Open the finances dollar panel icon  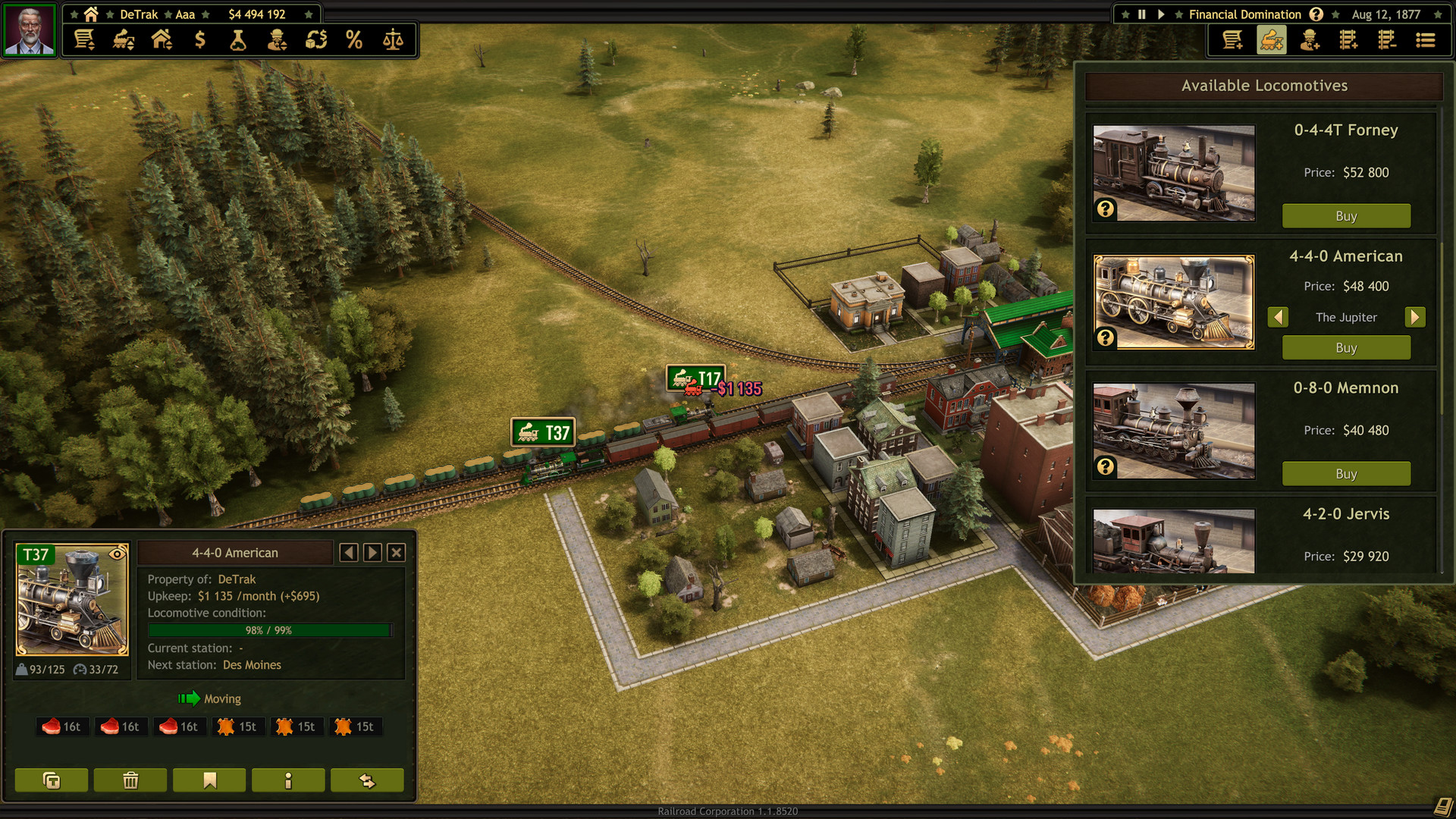click(200, 39)
